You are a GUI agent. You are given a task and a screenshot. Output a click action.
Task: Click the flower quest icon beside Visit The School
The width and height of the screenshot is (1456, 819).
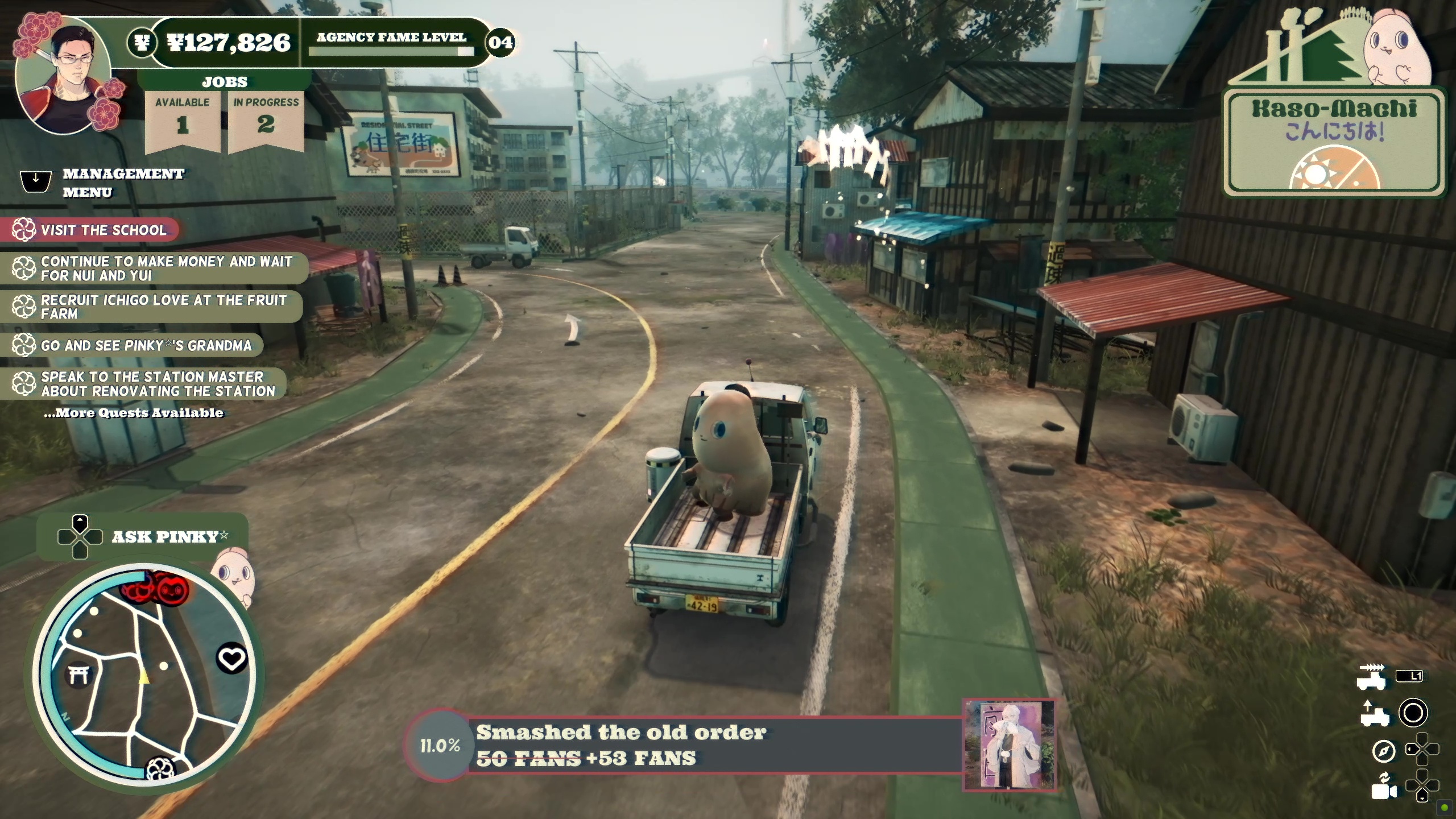tap(23, 230)
